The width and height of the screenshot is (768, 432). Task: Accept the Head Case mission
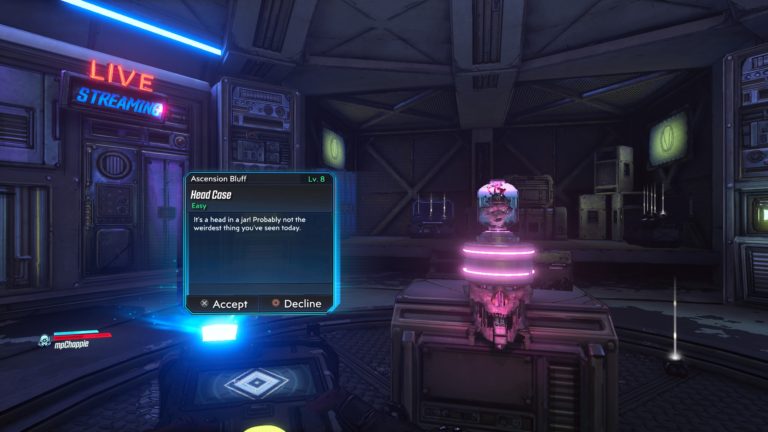[223, 303]
